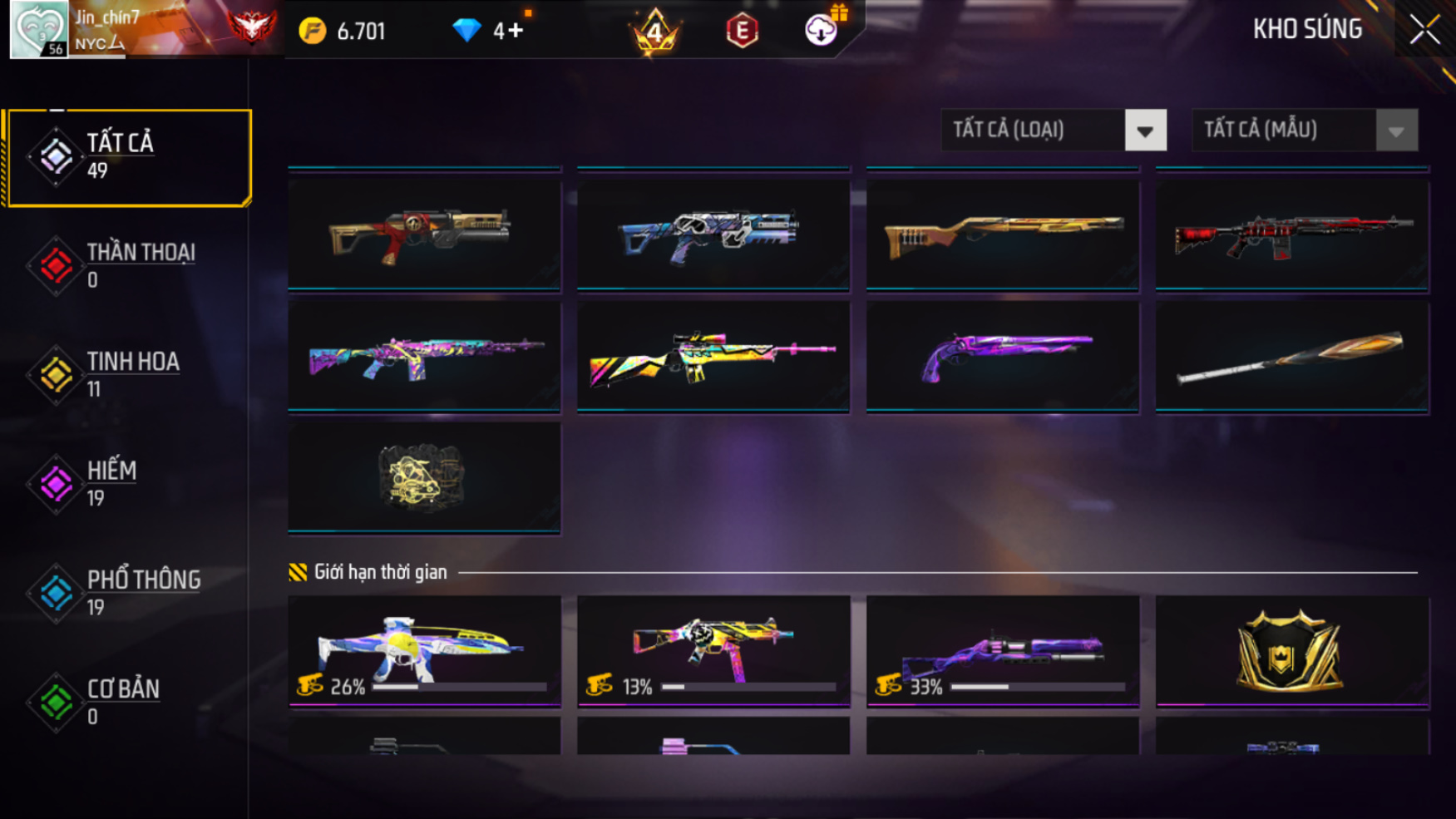1456x819 pixels.
Task: Pick the golden backpack item tile
Action: [424, 478]
